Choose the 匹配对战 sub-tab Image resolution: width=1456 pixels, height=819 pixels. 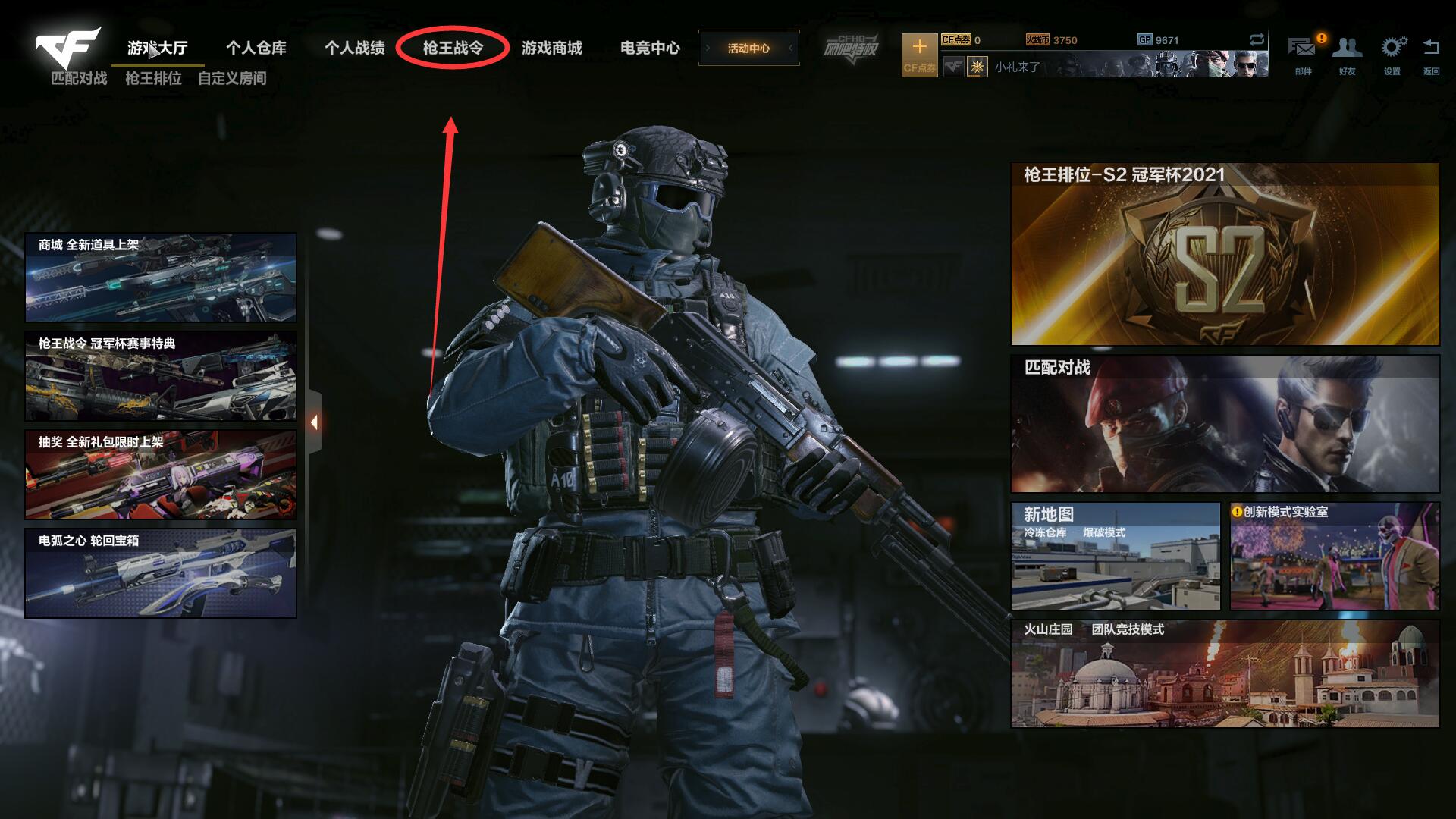(79, 78)
